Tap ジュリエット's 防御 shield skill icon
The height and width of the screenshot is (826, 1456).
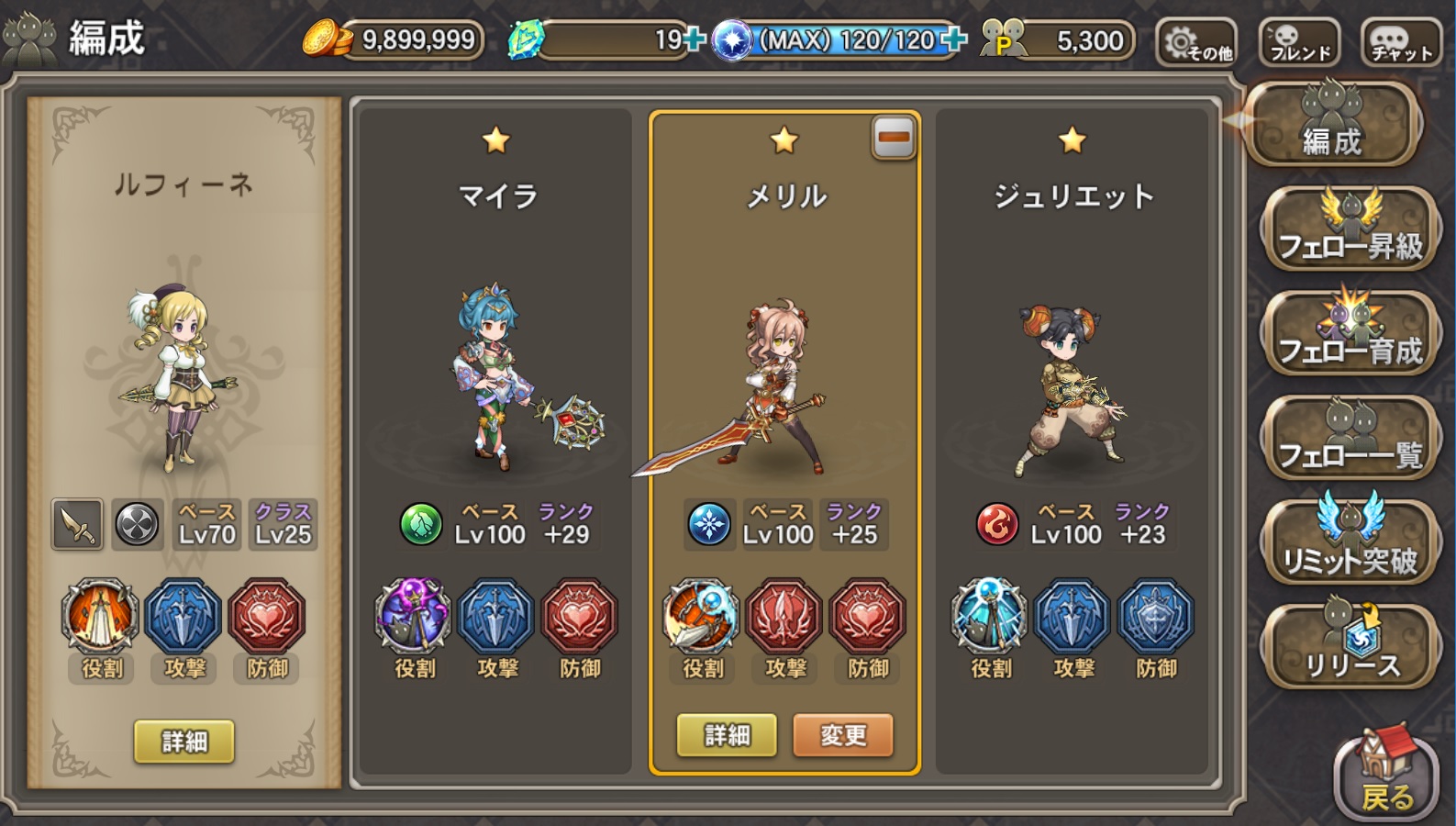click(x=1156, y=617)
